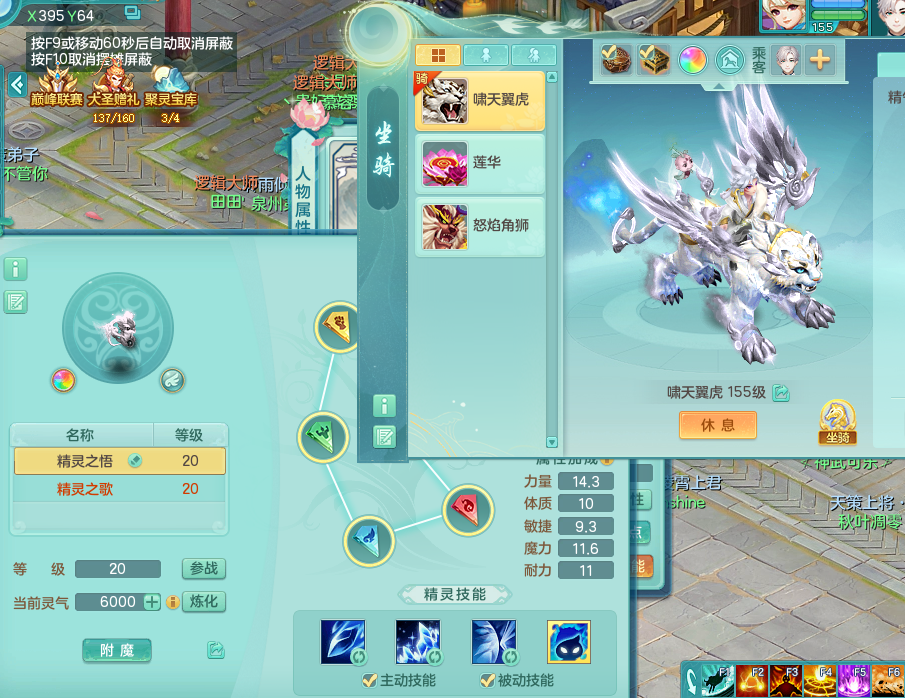Click the 参战 battle button

(203, 569)
